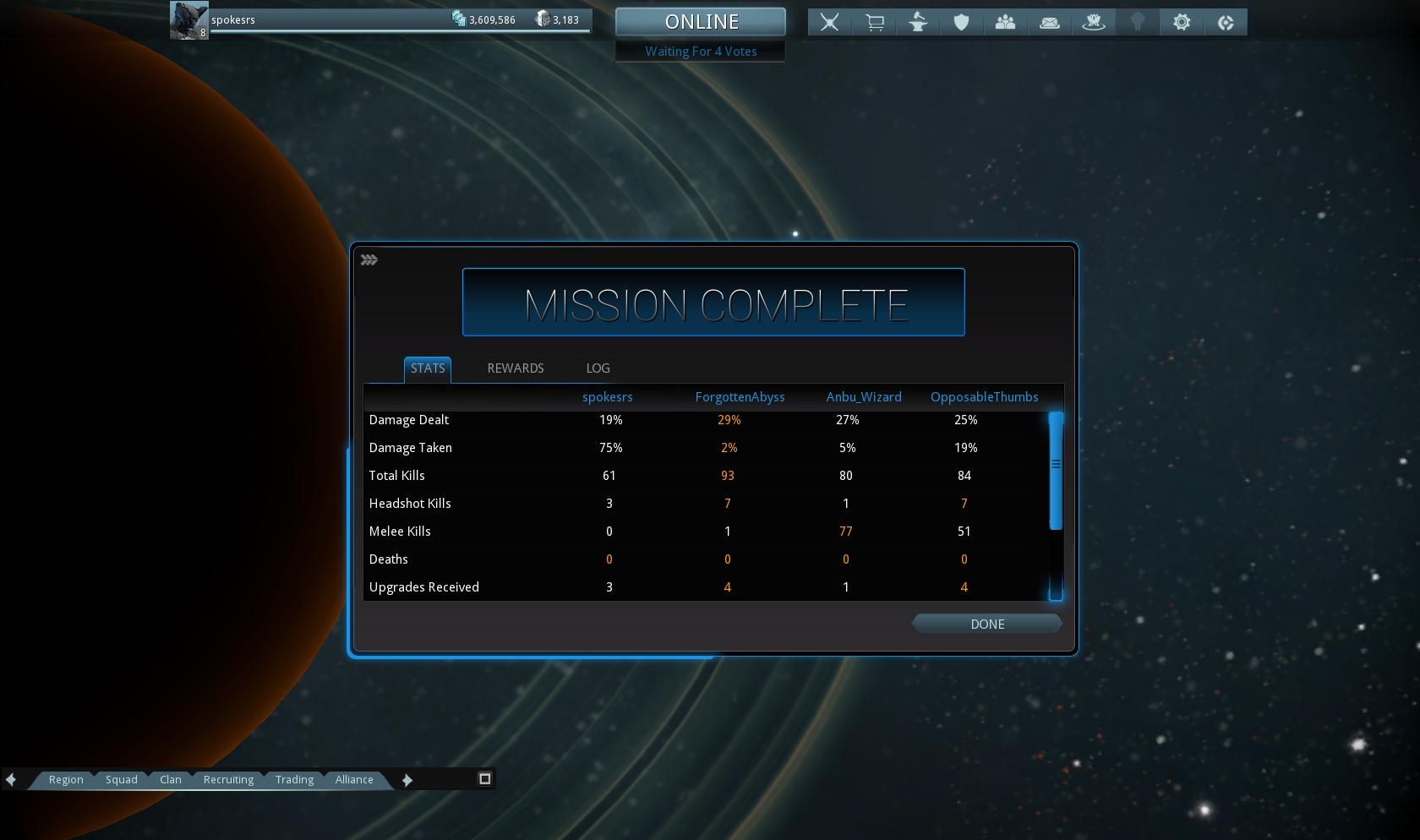Click the lotus flower icon
This screenshot has width=1420, height=840.
coord(1094,23)
